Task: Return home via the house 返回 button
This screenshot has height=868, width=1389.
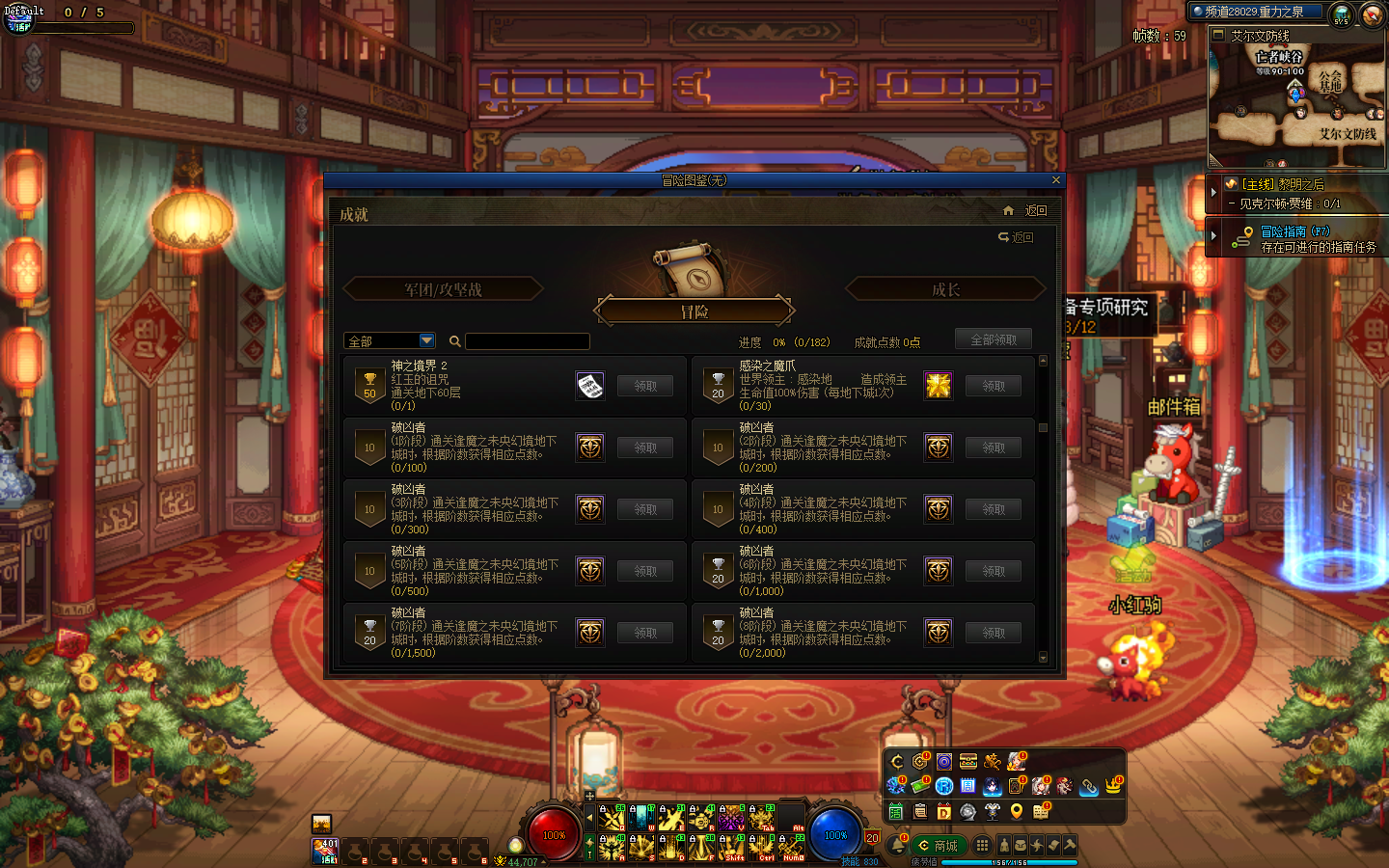Action: pyautogui.click(x=1025, y=210)
